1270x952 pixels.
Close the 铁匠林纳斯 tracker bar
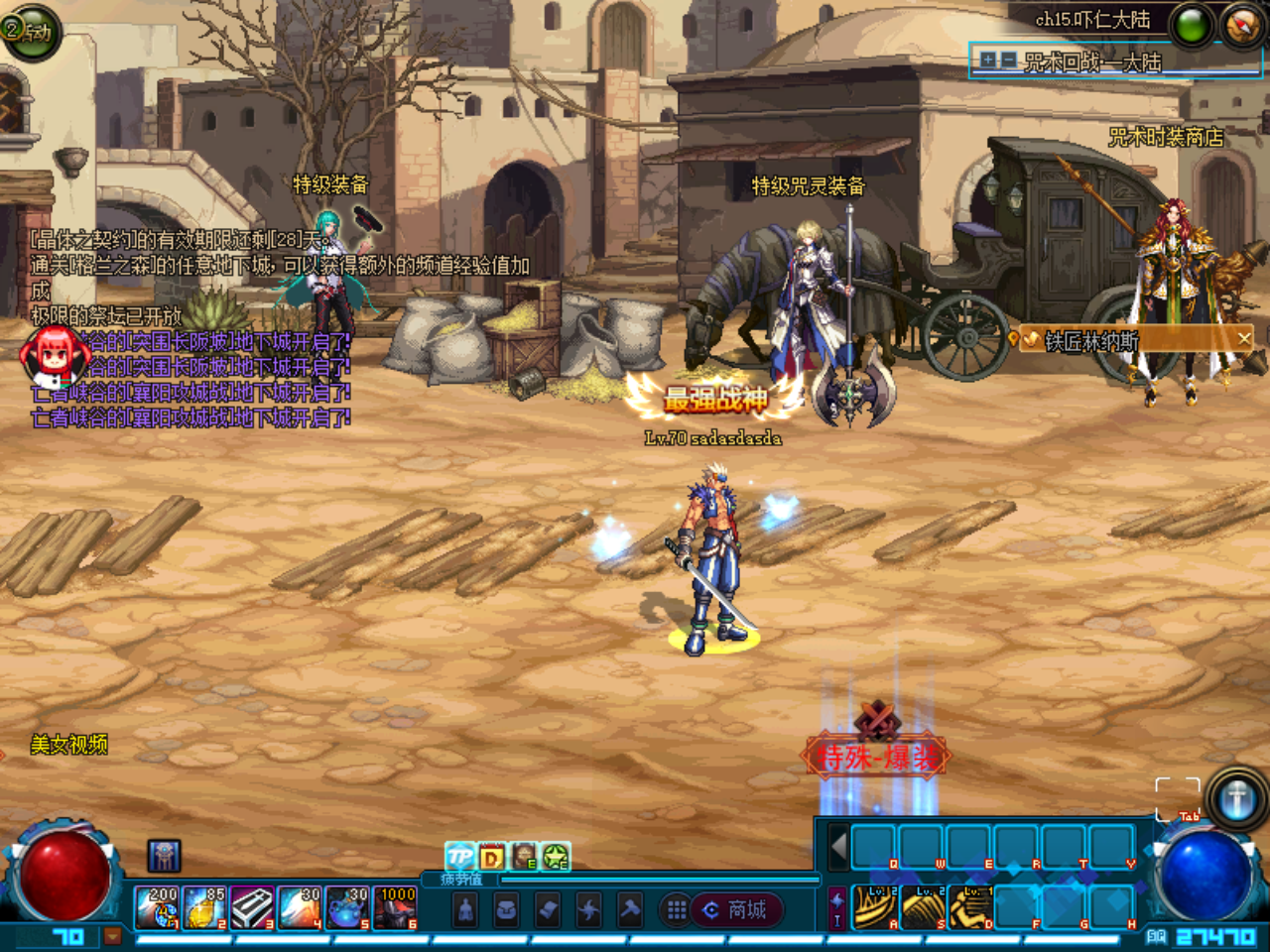(1244, 339)
